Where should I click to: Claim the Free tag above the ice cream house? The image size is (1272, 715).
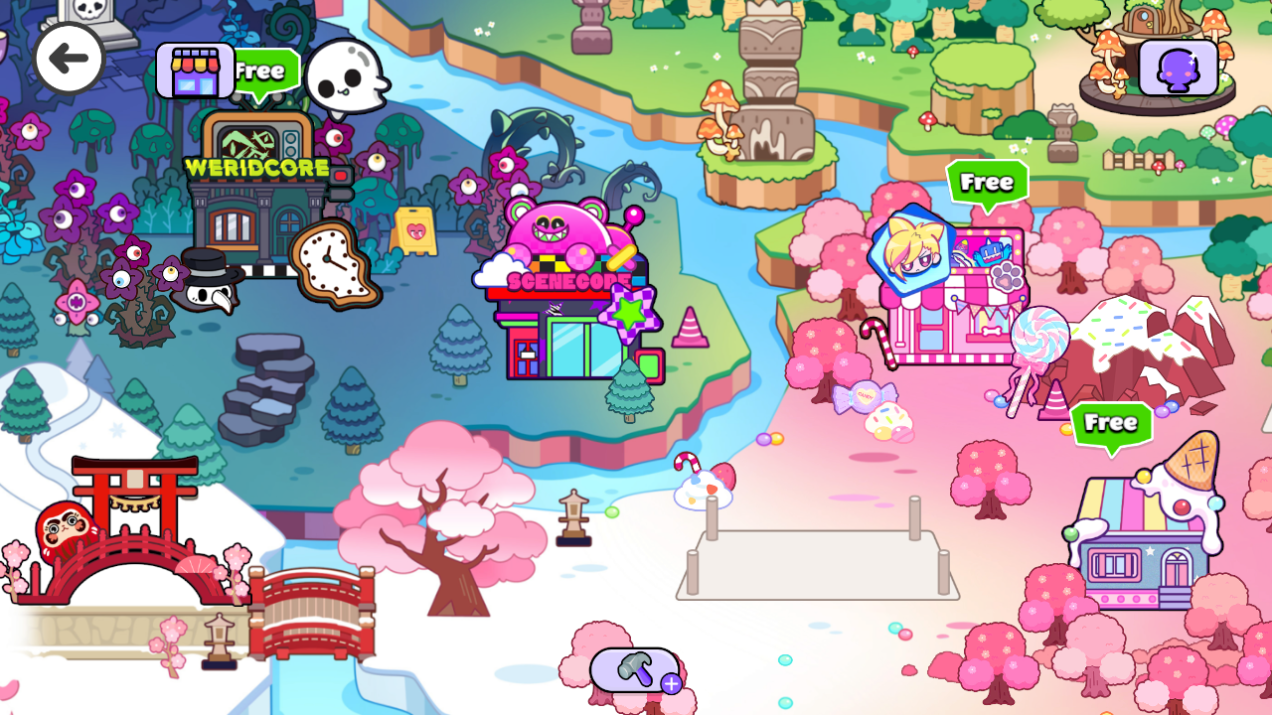1111,424
